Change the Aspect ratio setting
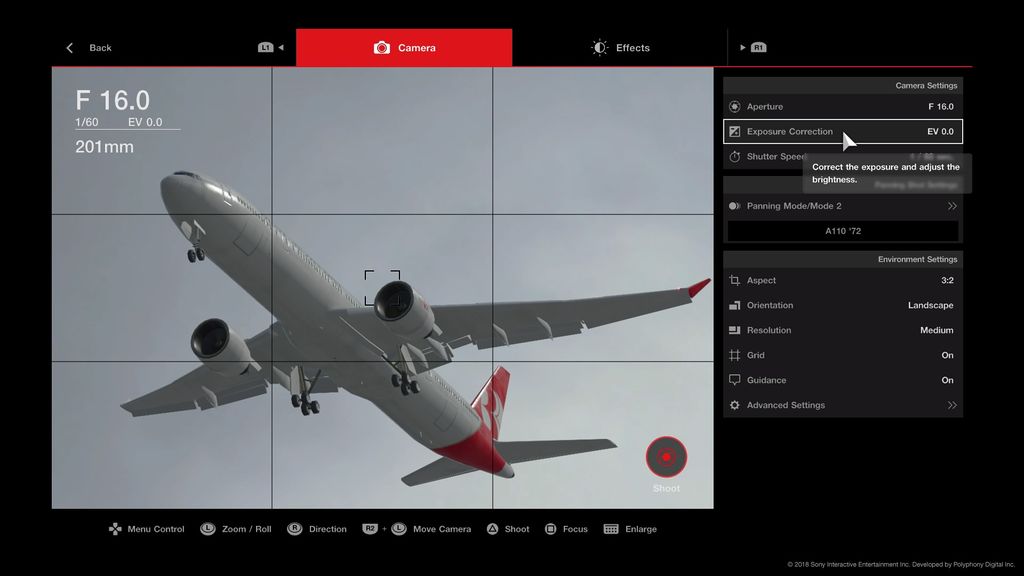 [842, 281]
